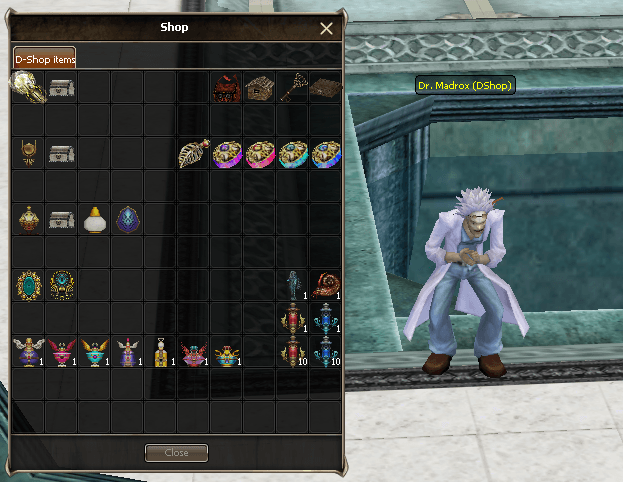Select the golden leaf feather item

pyautogui.click(x=193, y=153)
